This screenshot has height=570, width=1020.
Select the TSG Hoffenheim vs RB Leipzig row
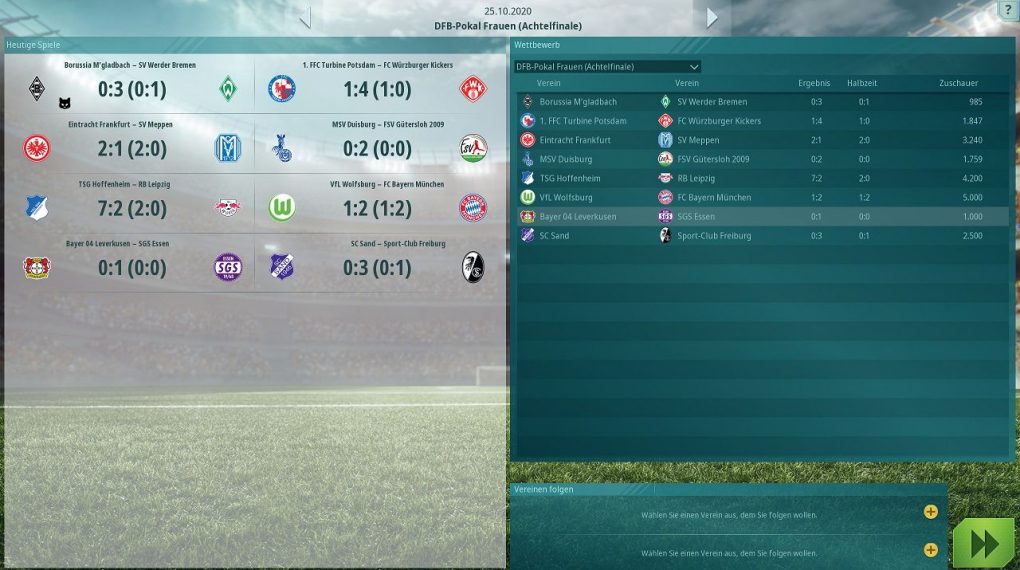(x=760, y=178)
